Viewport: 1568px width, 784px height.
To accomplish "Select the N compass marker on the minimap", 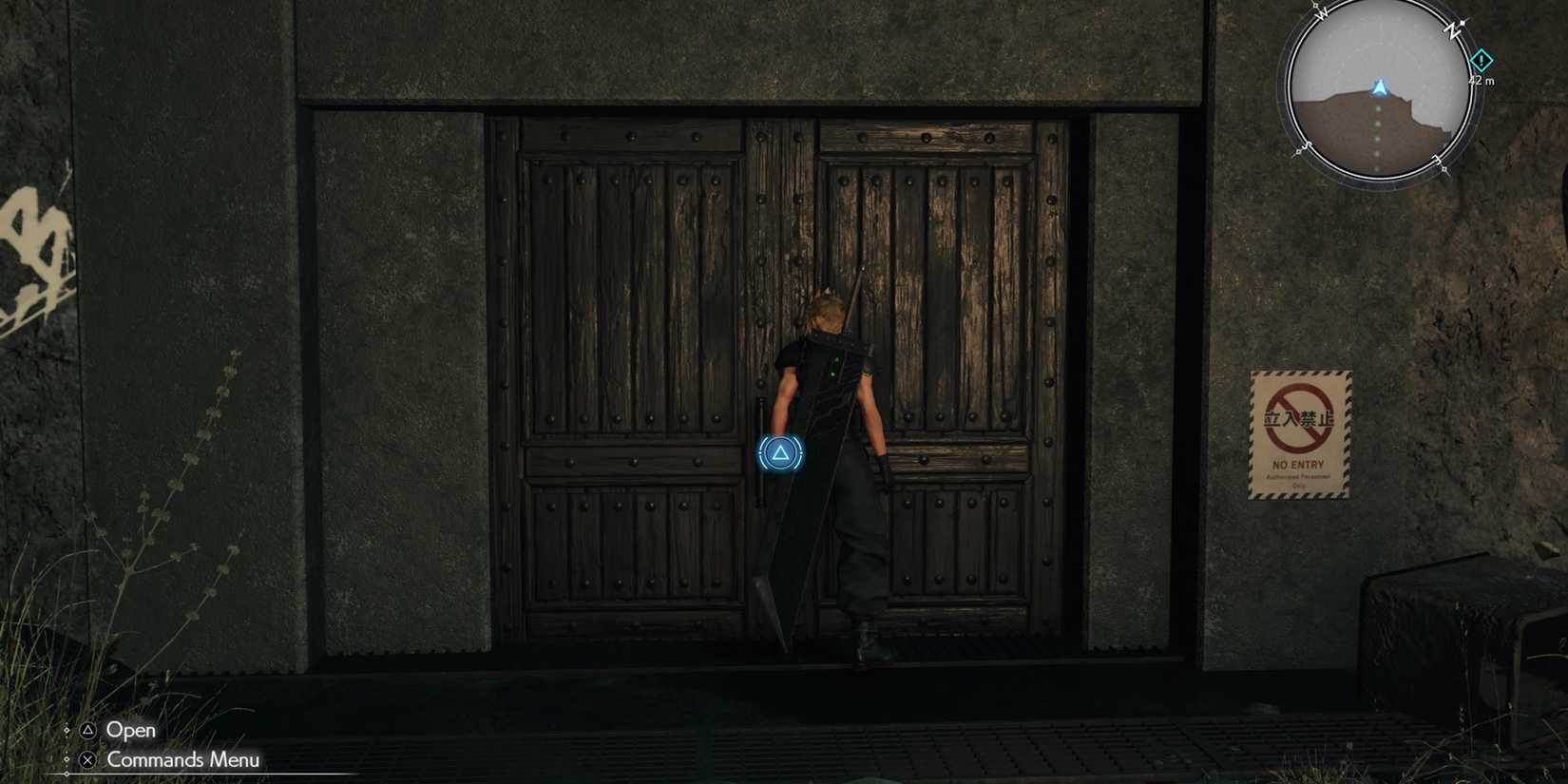I will coord(1452,31).
